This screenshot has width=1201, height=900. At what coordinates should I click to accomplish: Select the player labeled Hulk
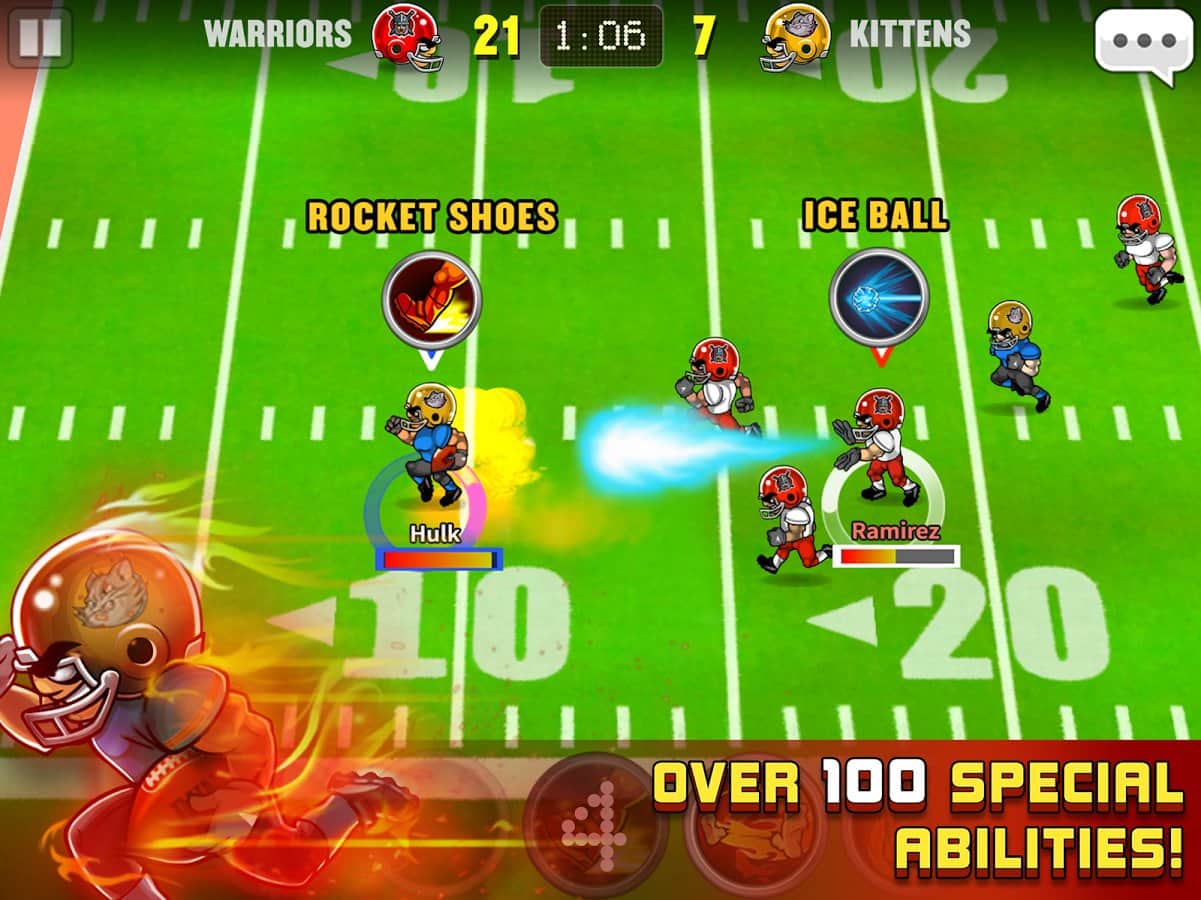432,445
